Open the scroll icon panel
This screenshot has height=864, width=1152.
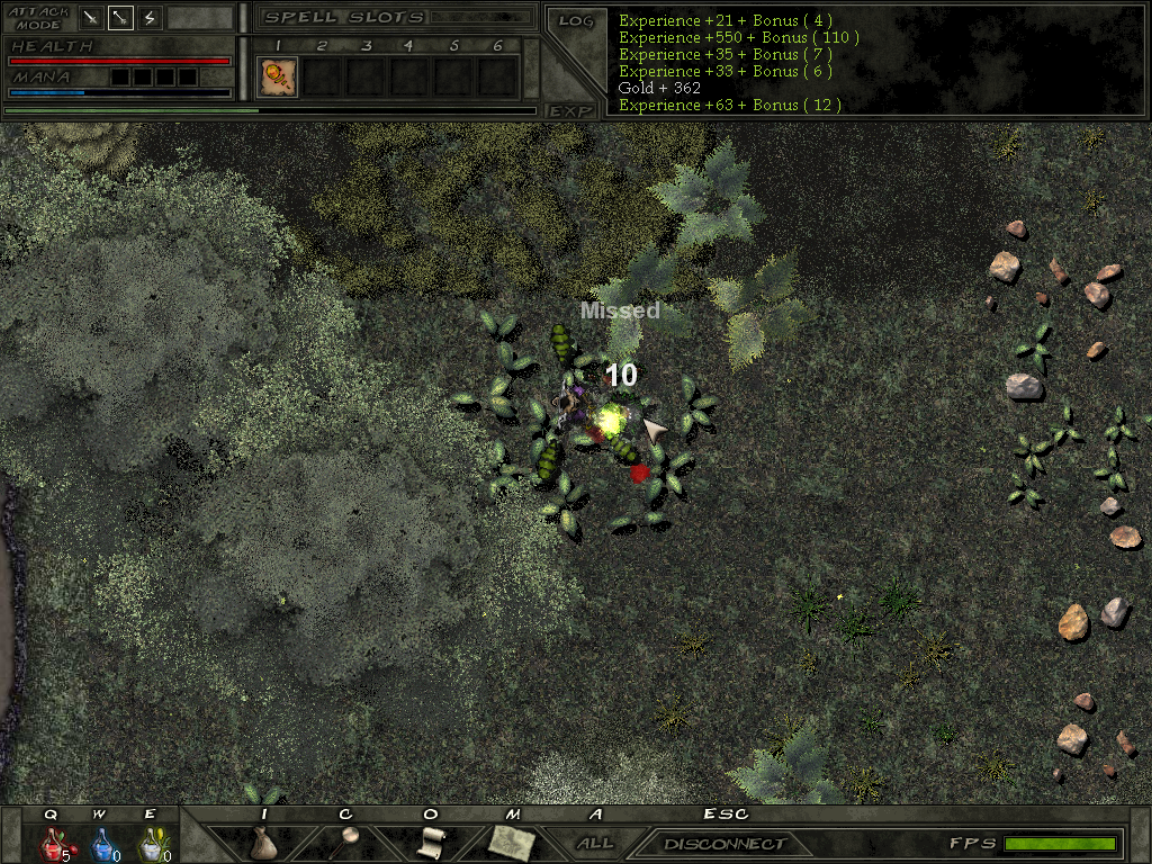coord(430,842)
